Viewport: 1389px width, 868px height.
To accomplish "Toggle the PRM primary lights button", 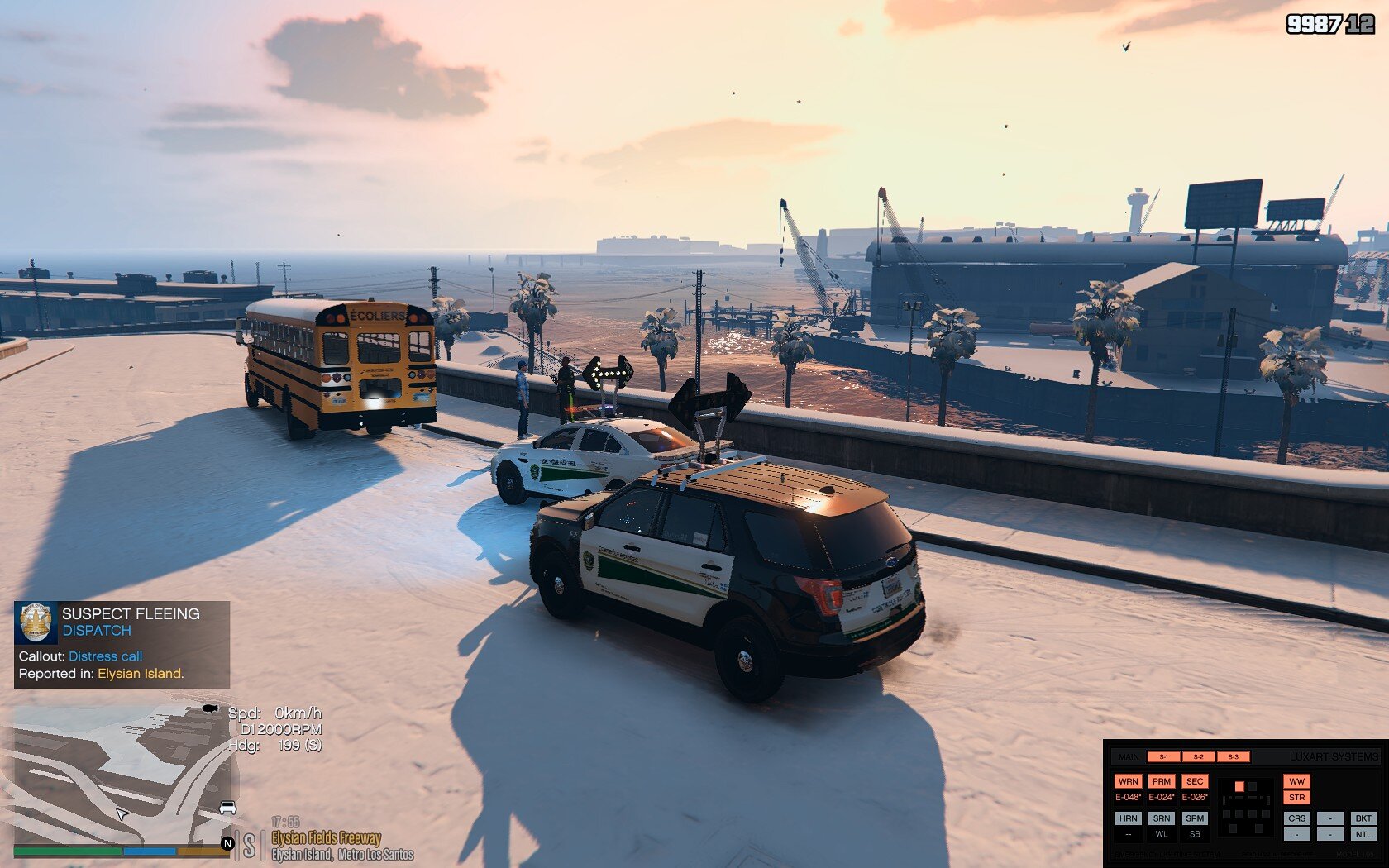I will tap(1162, 781).
